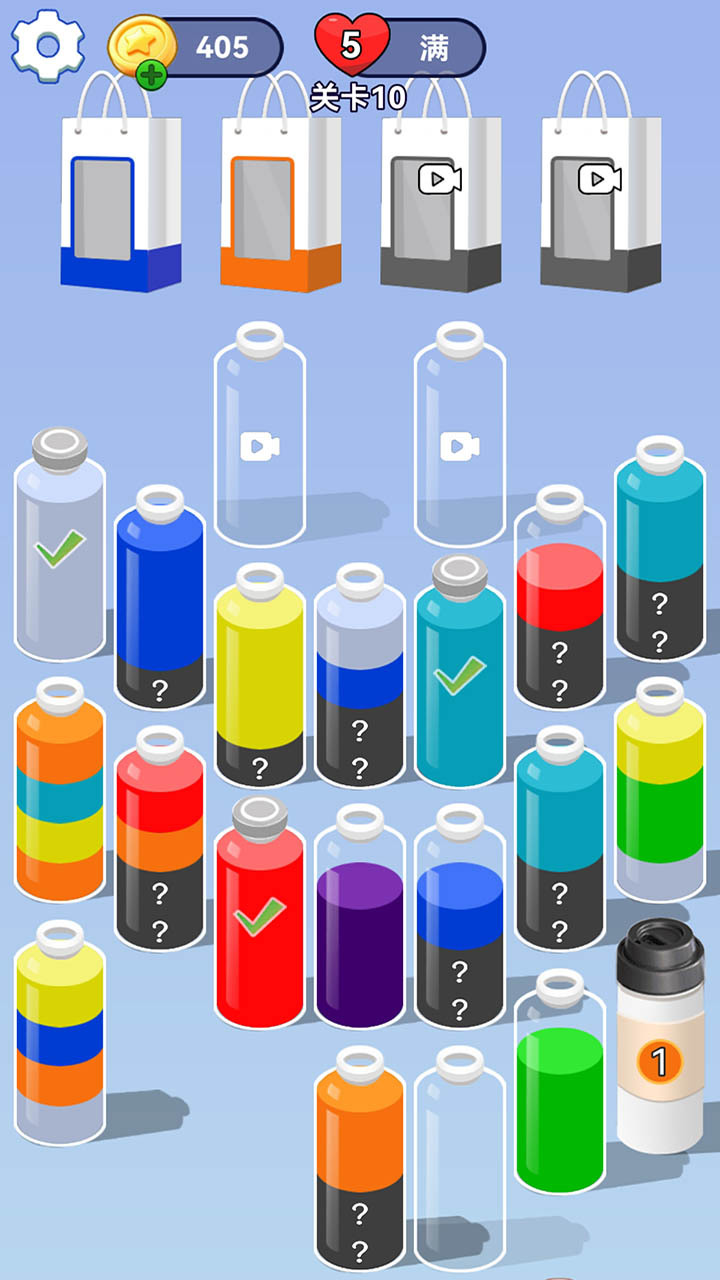This screenshot has width=720, height=1280.
Task: Select the yellow bottle with one question mark
Action: click(x=260, y=685)
